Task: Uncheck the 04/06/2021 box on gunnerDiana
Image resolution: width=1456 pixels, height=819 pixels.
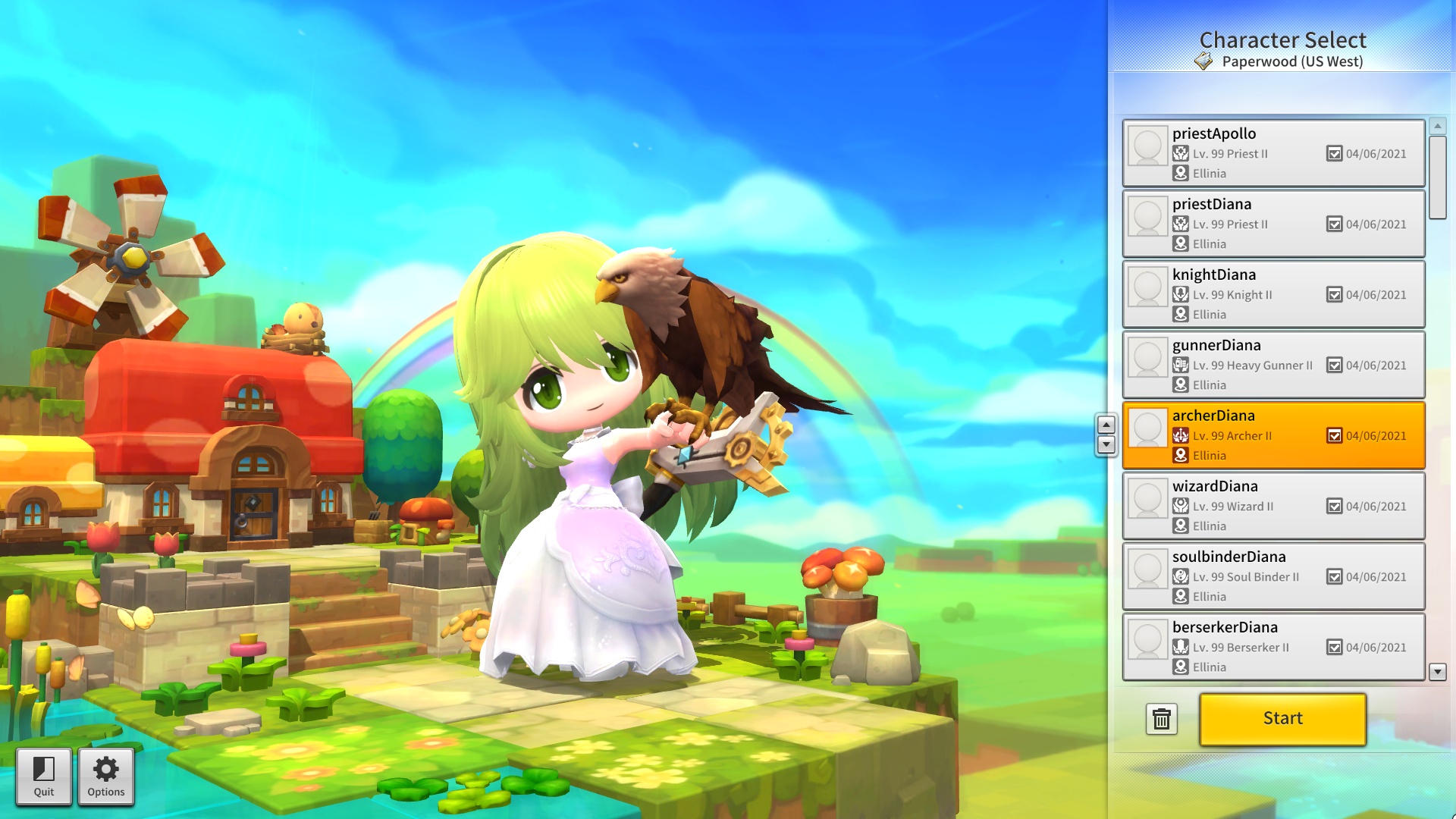Action: 1335,365
